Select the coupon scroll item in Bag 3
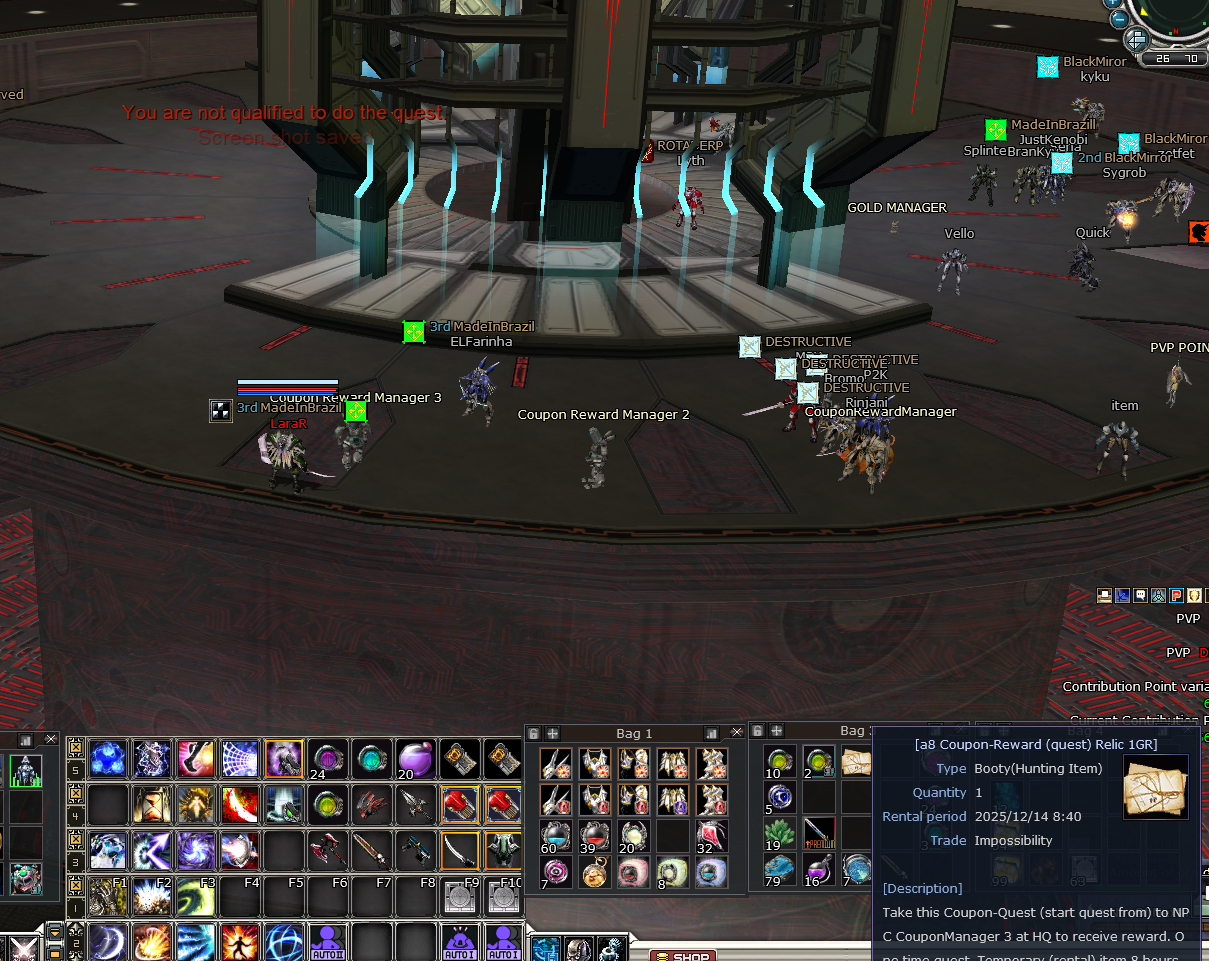Screen dimensions: 1209x961 pyautogui.click(x=856, y=762)
